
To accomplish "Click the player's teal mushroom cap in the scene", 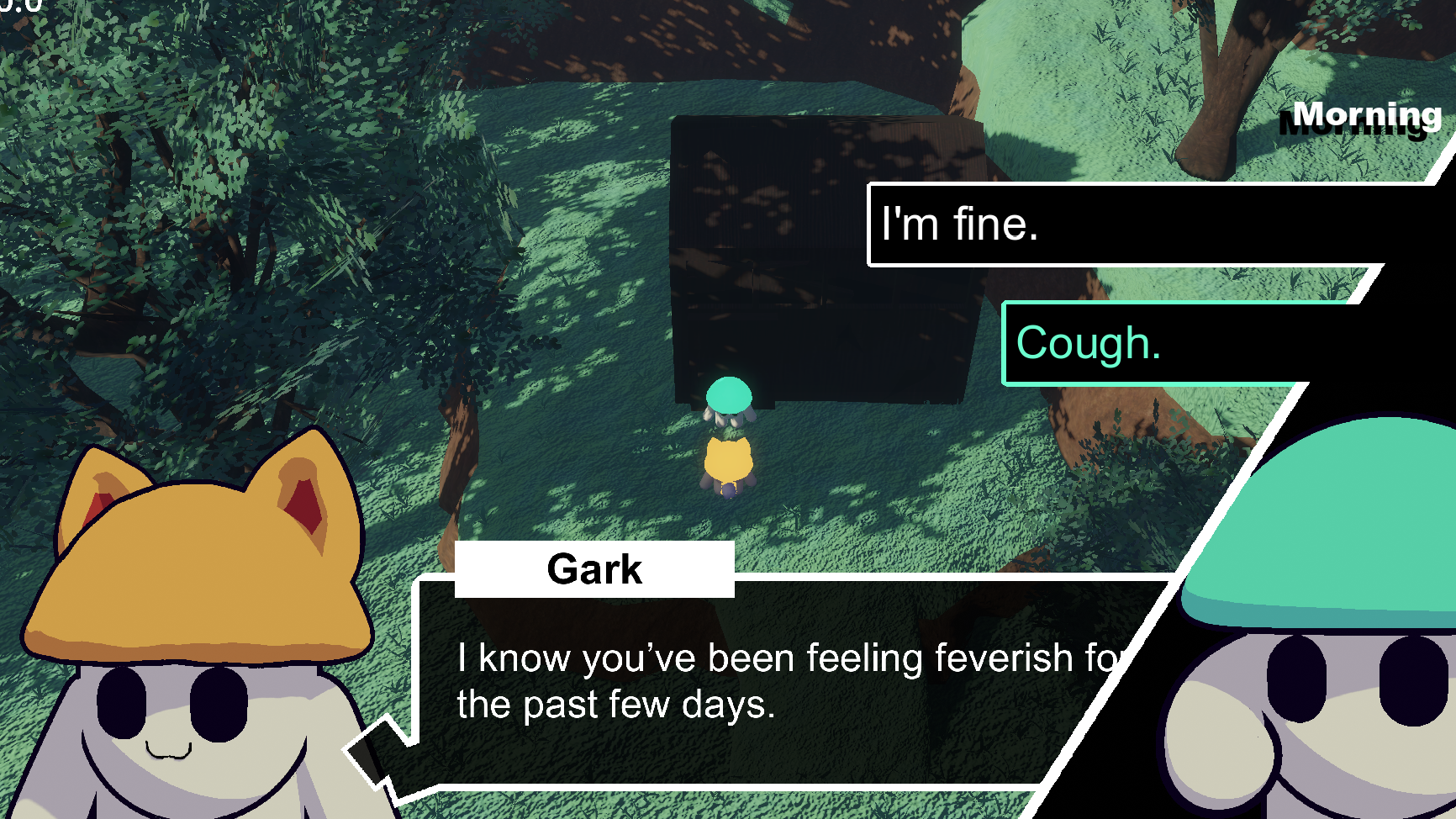I will click(x=729, y=395).
